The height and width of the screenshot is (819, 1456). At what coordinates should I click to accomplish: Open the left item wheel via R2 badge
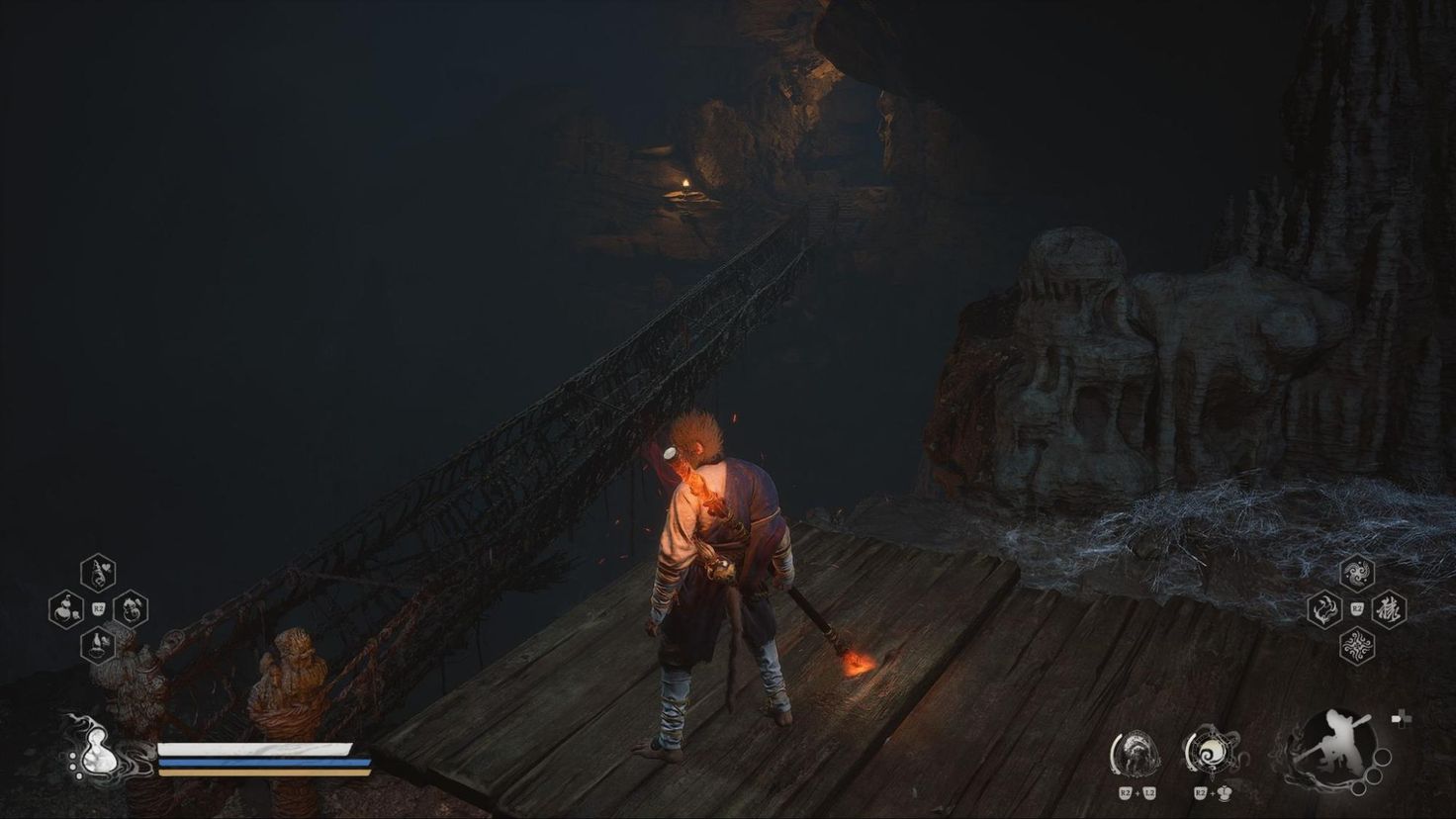99,607
